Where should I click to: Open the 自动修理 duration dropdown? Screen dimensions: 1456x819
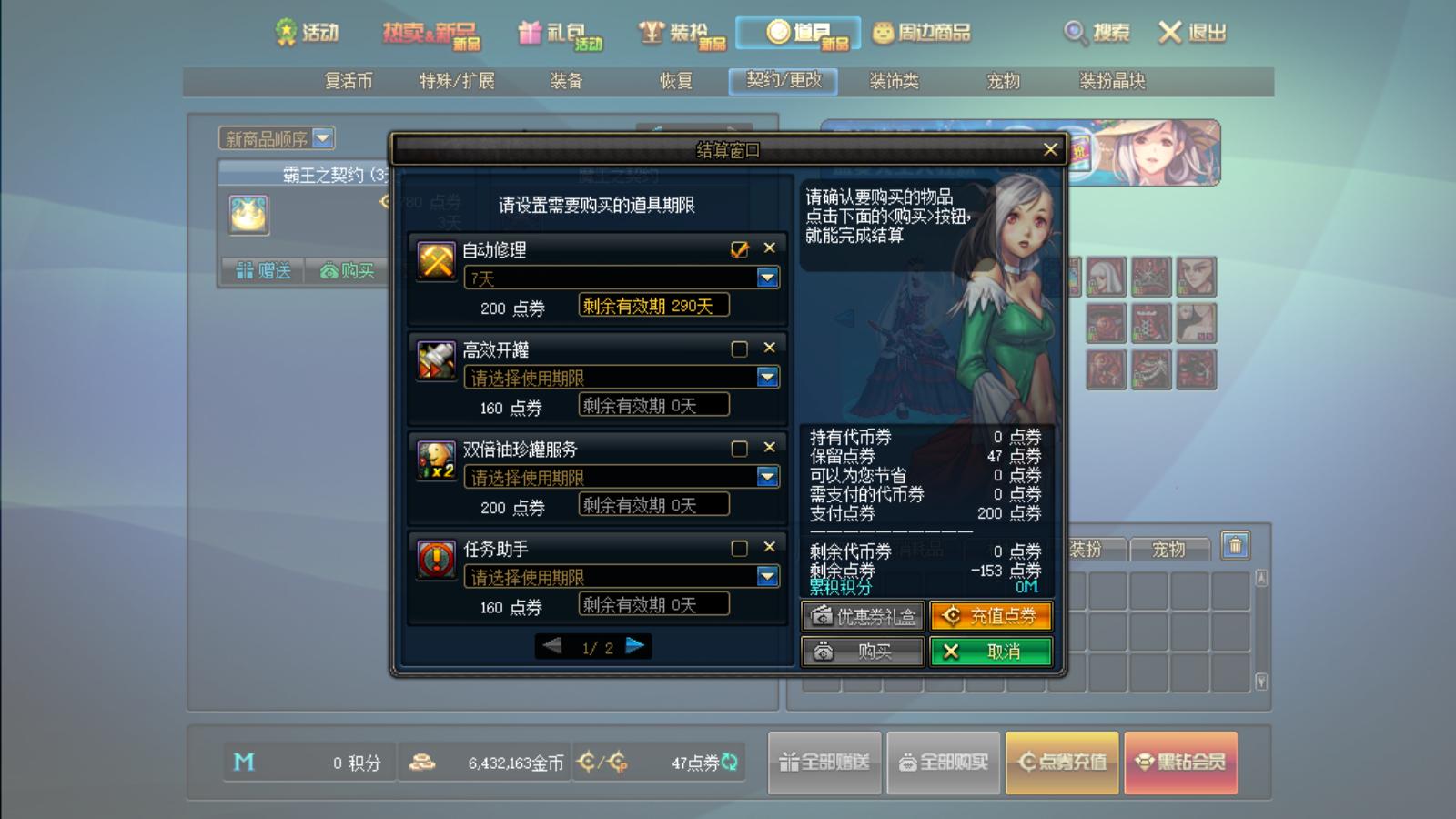coord(767,278)
